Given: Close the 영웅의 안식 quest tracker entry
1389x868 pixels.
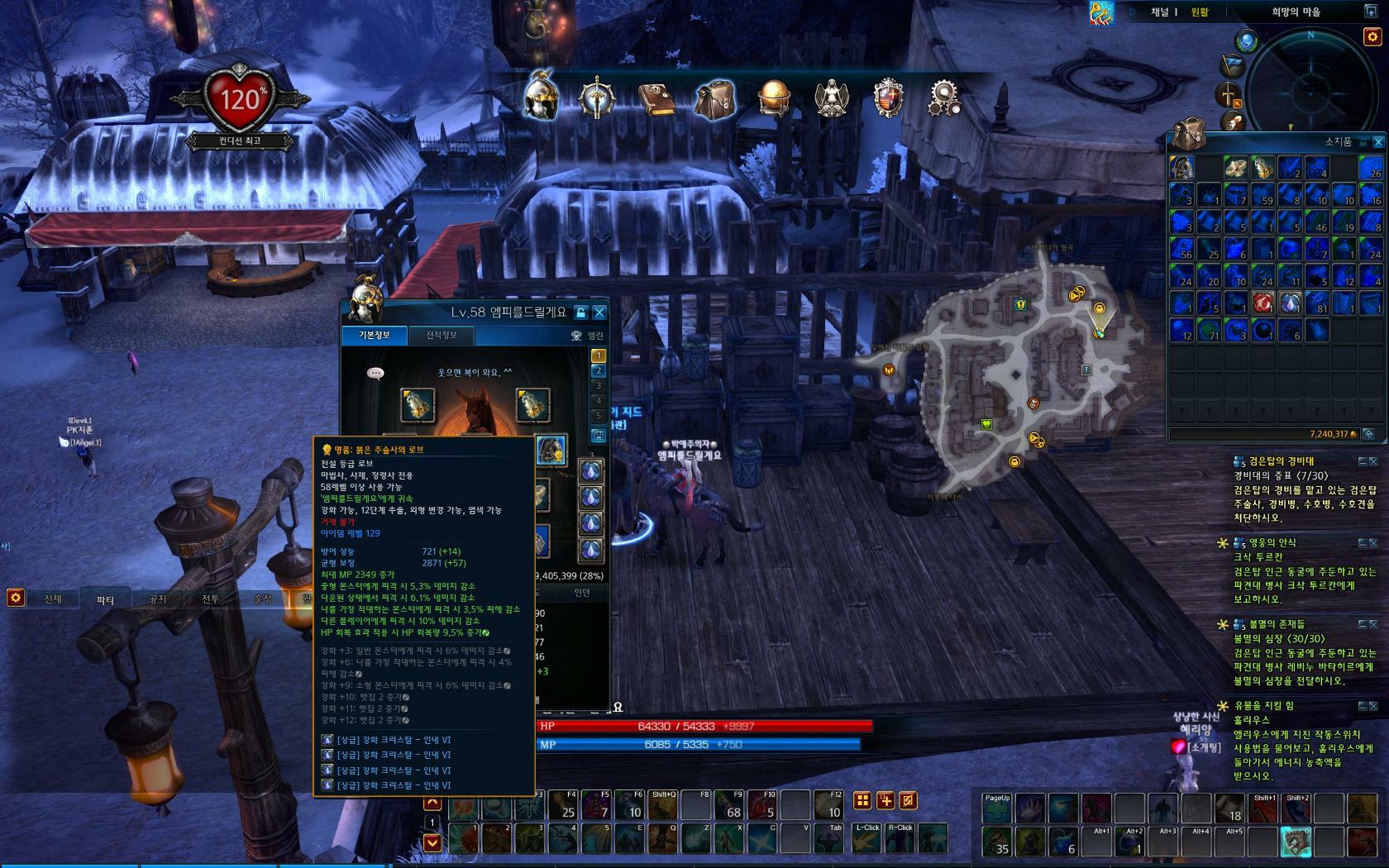Looking at the screenshot, I should click(1373, 543).
